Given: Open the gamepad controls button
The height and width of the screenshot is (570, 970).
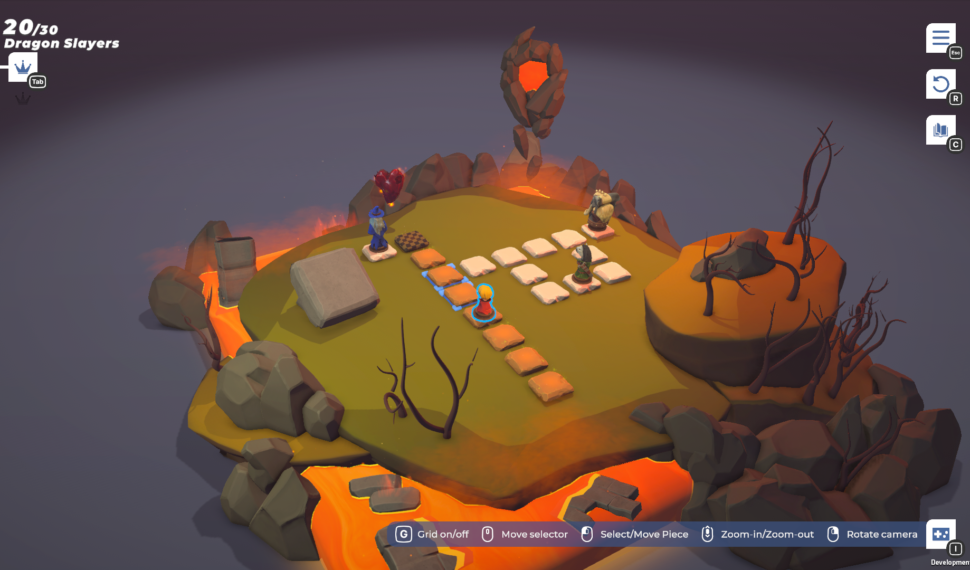Looking at the screenshot, I should pyautogui.click(x=940, y=535).
